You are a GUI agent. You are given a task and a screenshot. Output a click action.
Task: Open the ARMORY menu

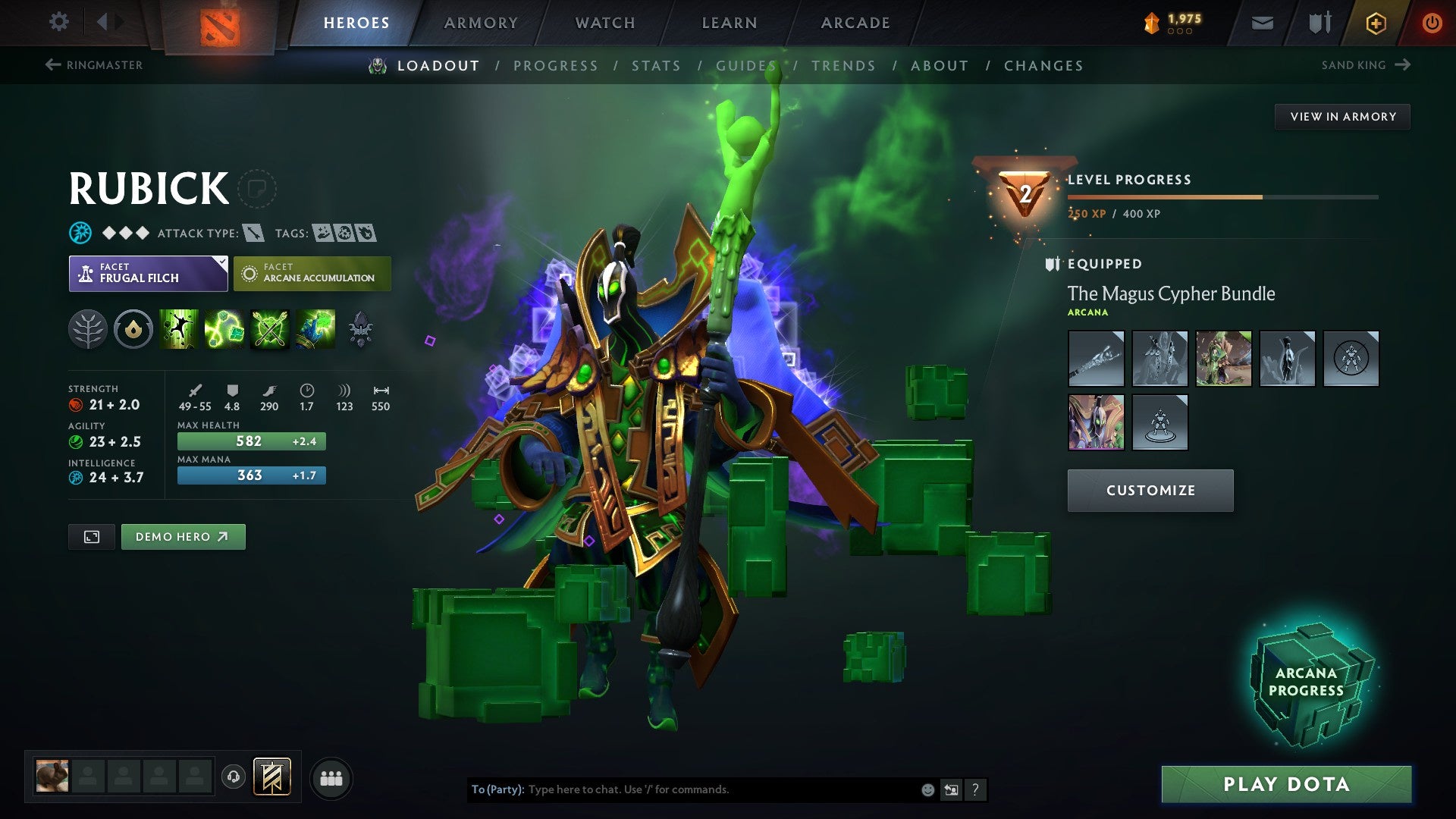(481, 22)
